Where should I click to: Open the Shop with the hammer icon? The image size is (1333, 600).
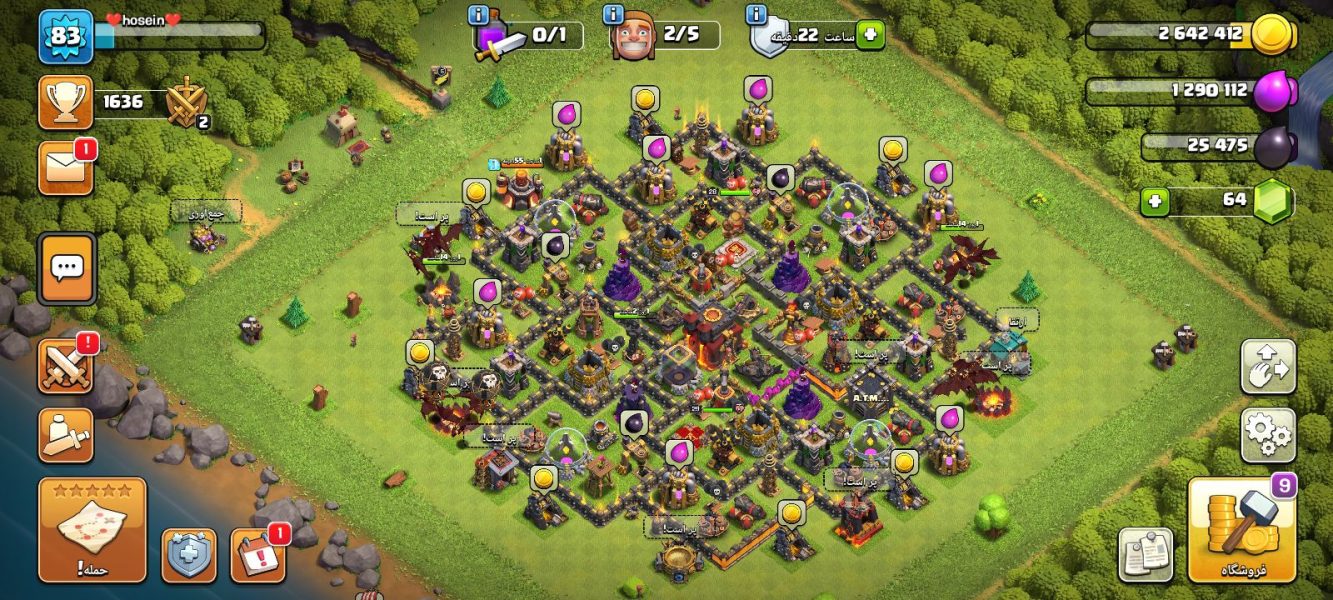[x=1241, y=529]
